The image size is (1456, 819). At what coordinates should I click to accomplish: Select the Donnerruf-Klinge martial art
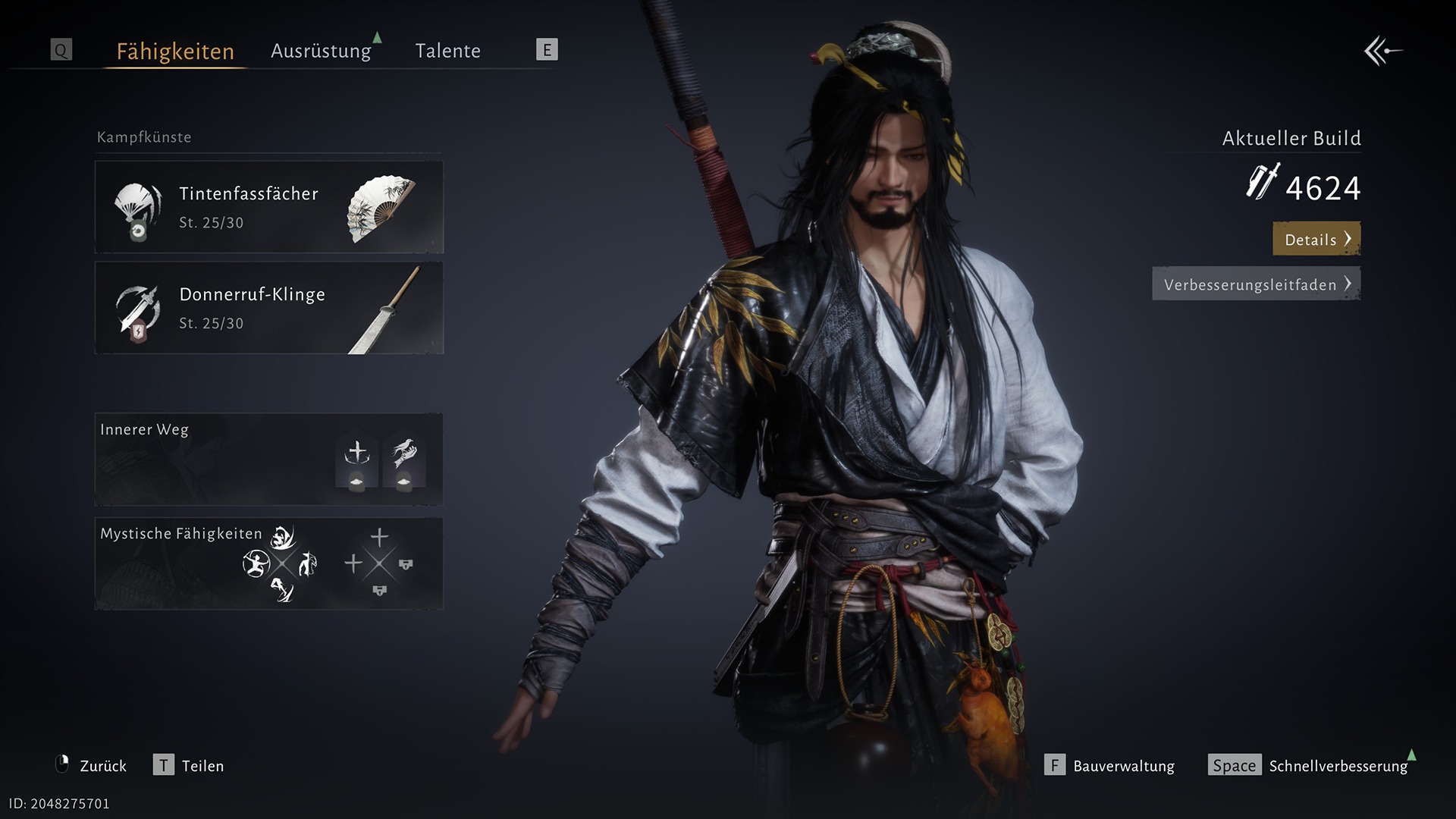(x=268, y=308)
